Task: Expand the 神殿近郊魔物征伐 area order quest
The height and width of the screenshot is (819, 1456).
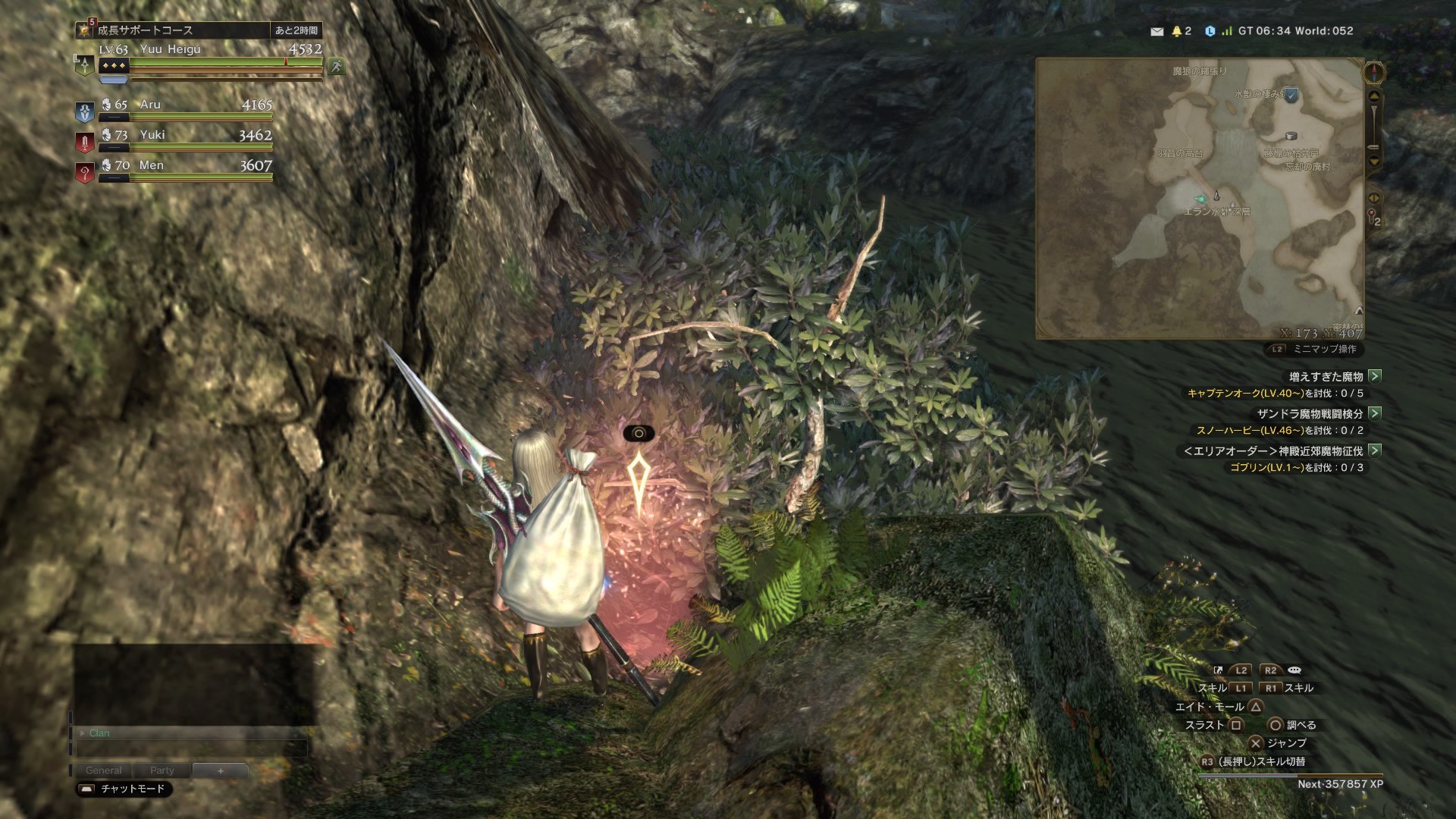Action: click(1375, 450)
